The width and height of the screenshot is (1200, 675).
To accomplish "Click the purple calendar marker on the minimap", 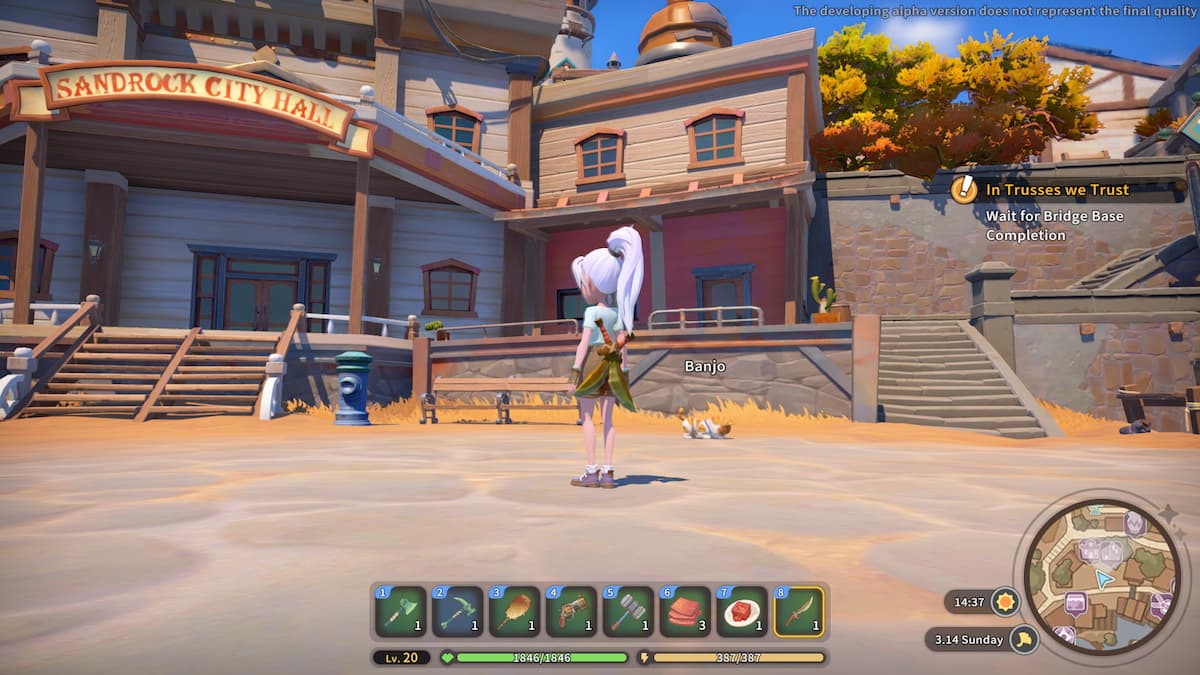I will pyautogui.click(x=1075, y=603).
